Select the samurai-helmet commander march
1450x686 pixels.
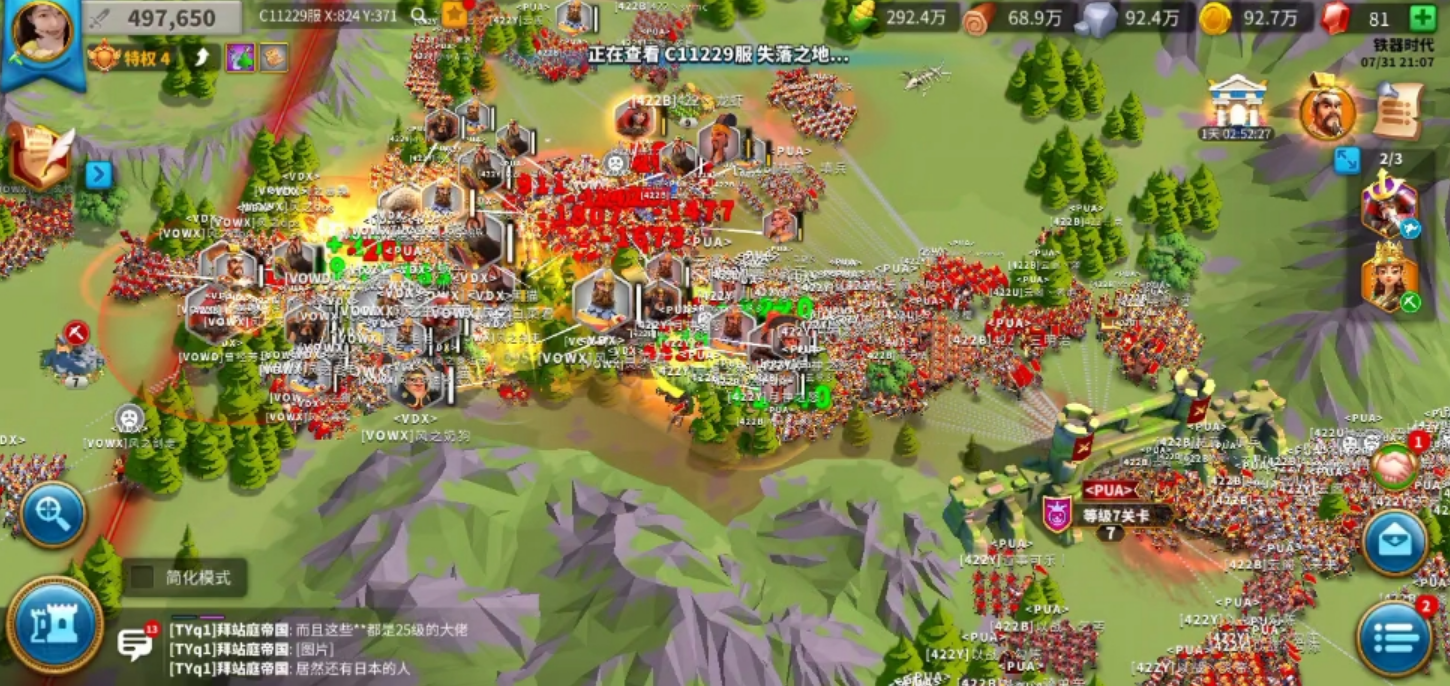1389,207
